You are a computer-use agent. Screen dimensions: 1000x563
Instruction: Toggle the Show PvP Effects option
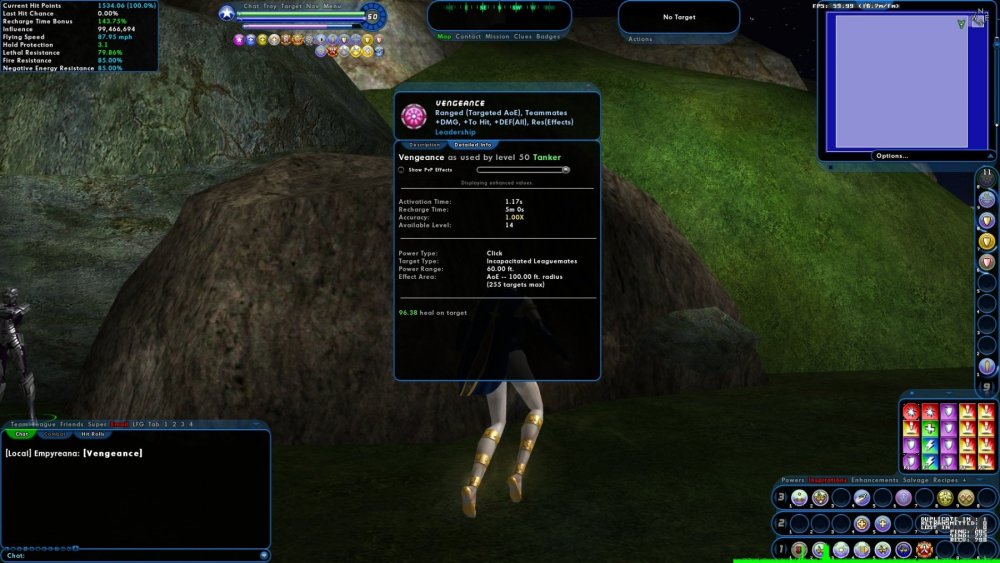pos(402,170)
